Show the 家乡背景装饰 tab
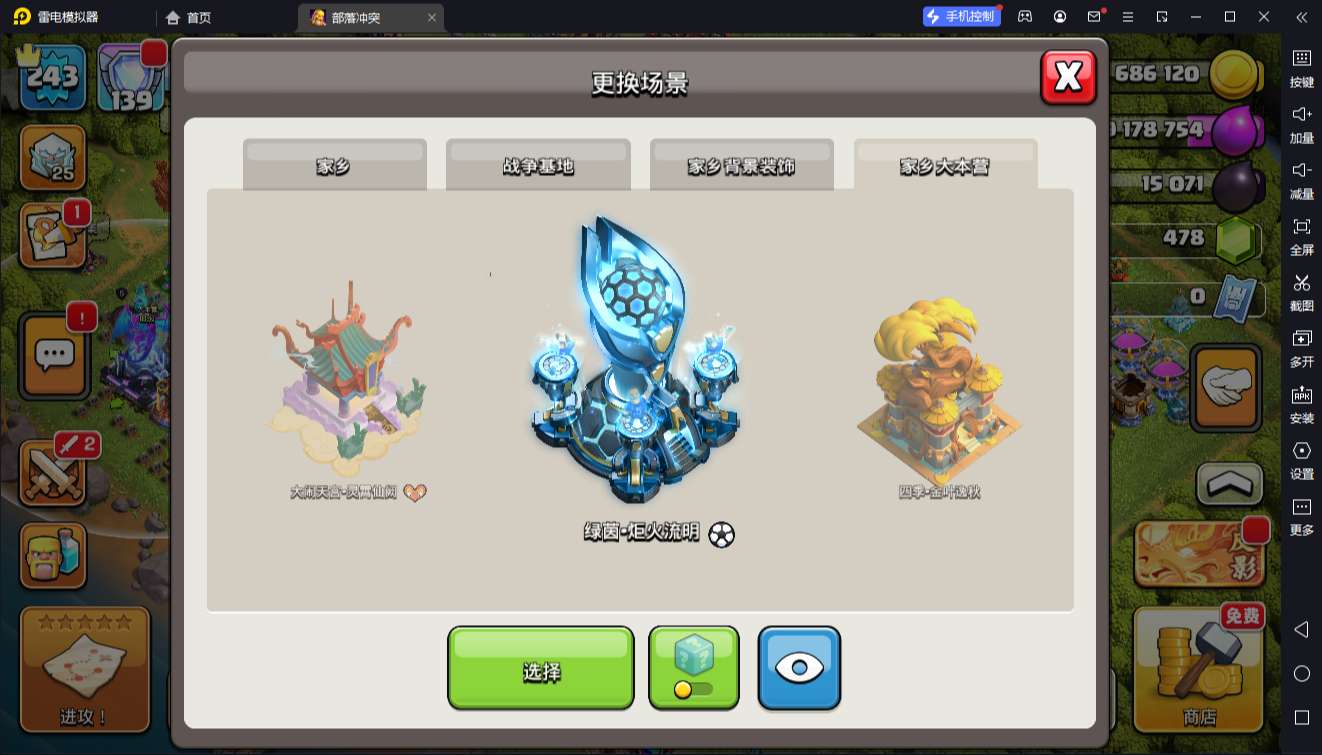The height and width of the screenshot is (755, 1322). coord(741,166)
